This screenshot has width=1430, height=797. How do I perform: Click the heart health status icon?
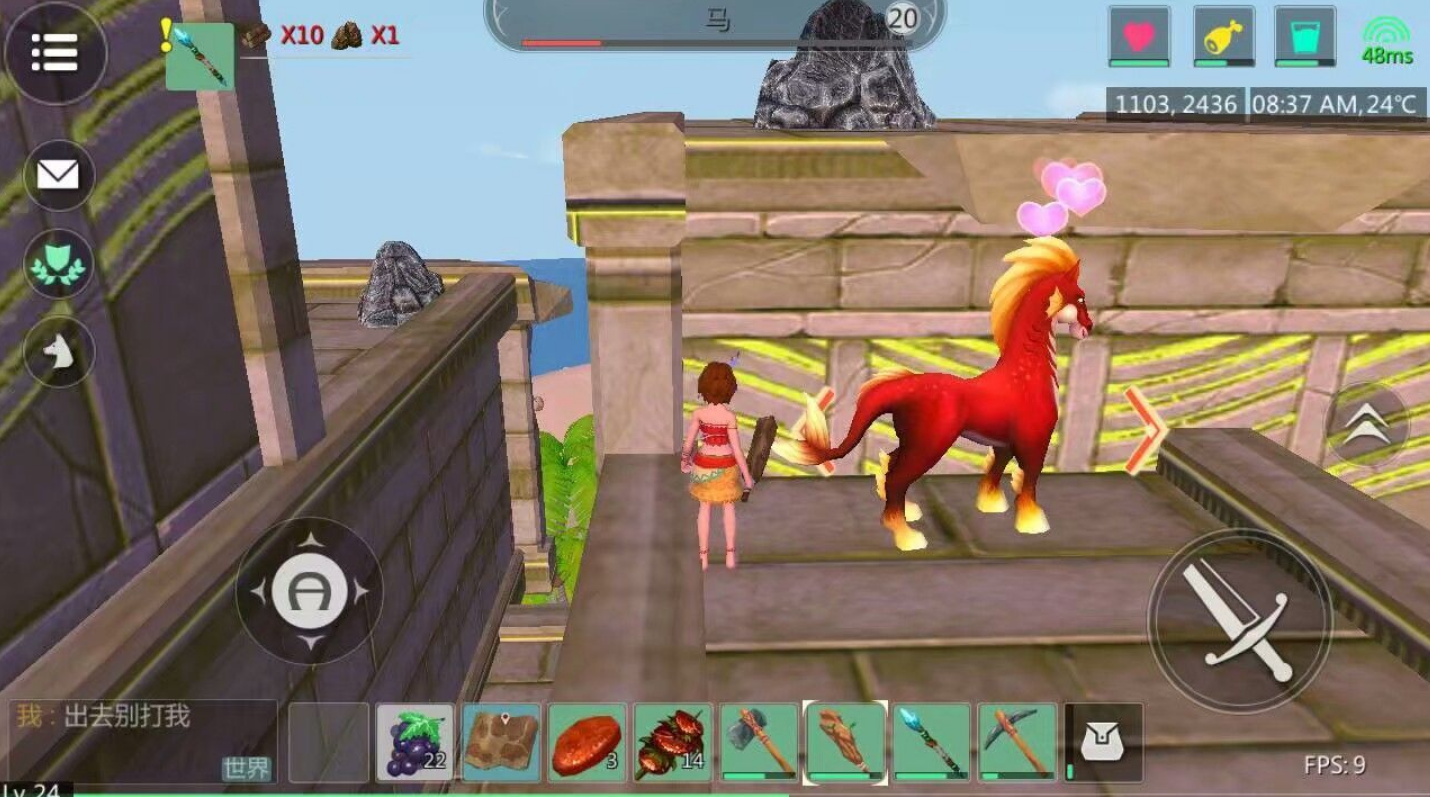(1139, 37)
